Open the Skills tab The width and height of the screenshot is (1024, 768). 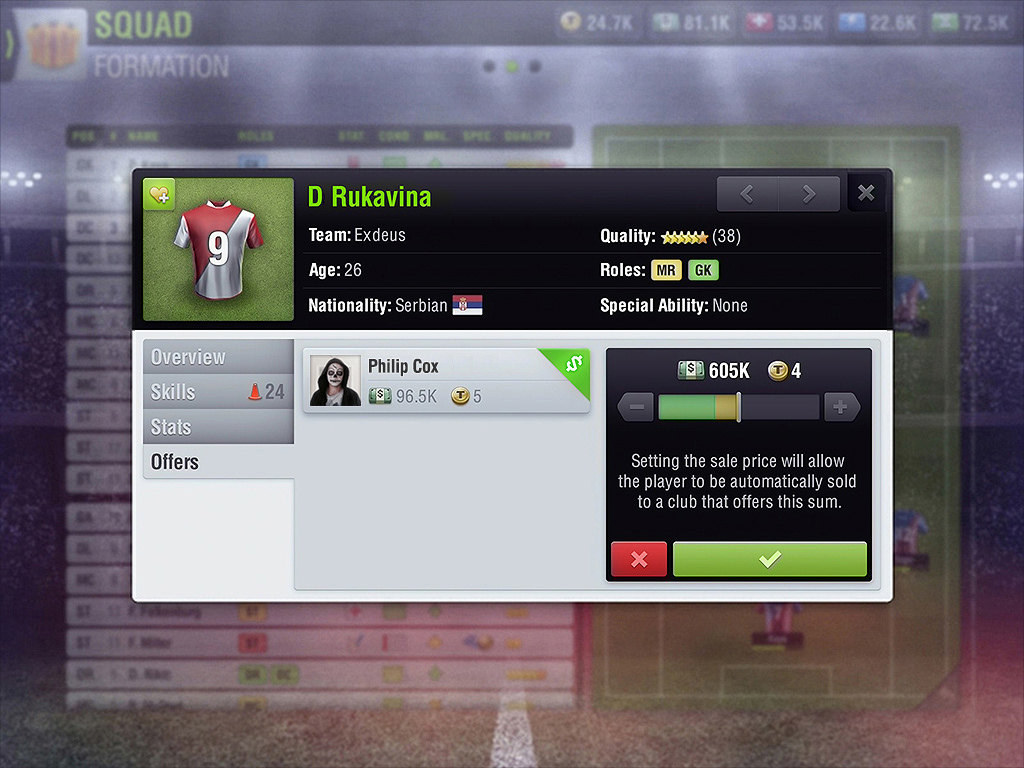click(x=218, y=392)
